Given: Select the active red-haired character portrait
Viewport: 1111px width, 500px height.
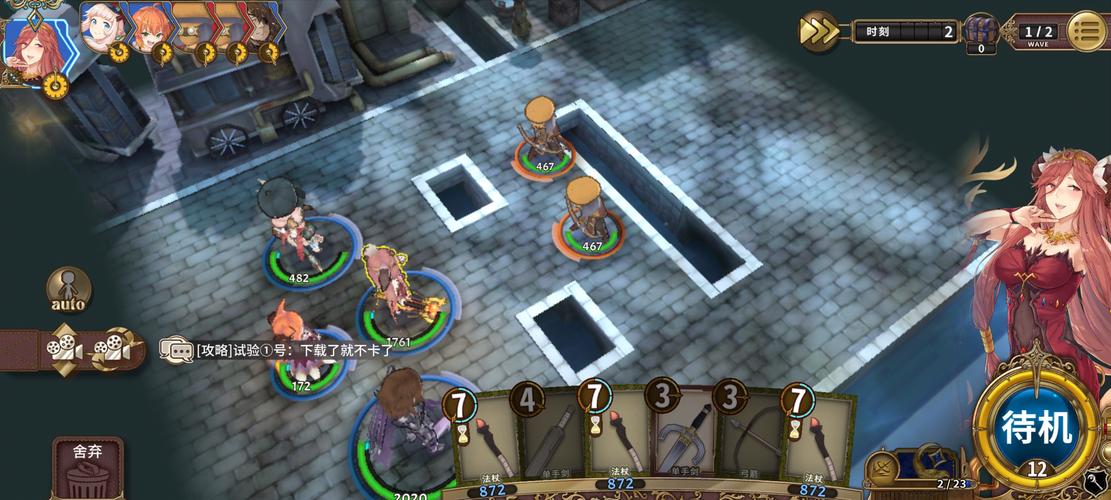Looking at the screenshot, I should pos(34,50).
